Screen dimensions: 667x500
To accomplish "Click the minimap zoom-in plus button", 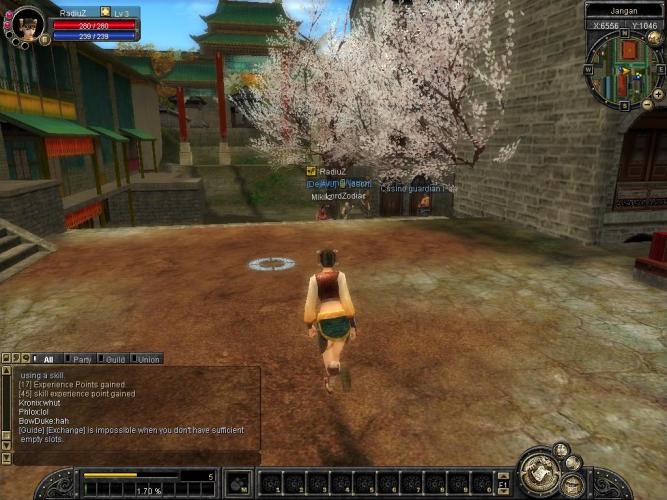I will click(658, 93).
